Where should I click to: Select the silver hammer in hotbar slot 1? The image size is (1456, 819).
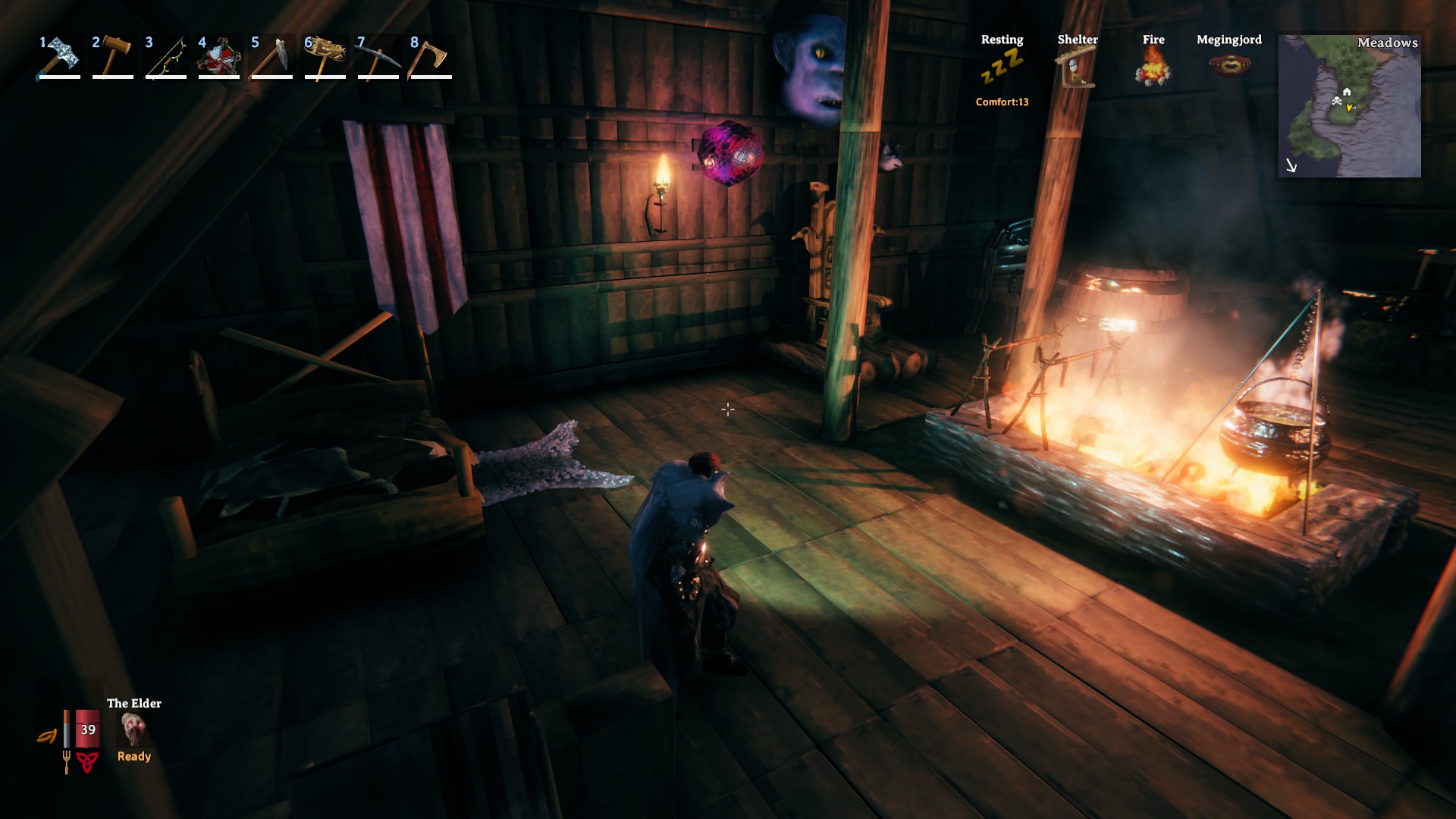tap(59, 57)
